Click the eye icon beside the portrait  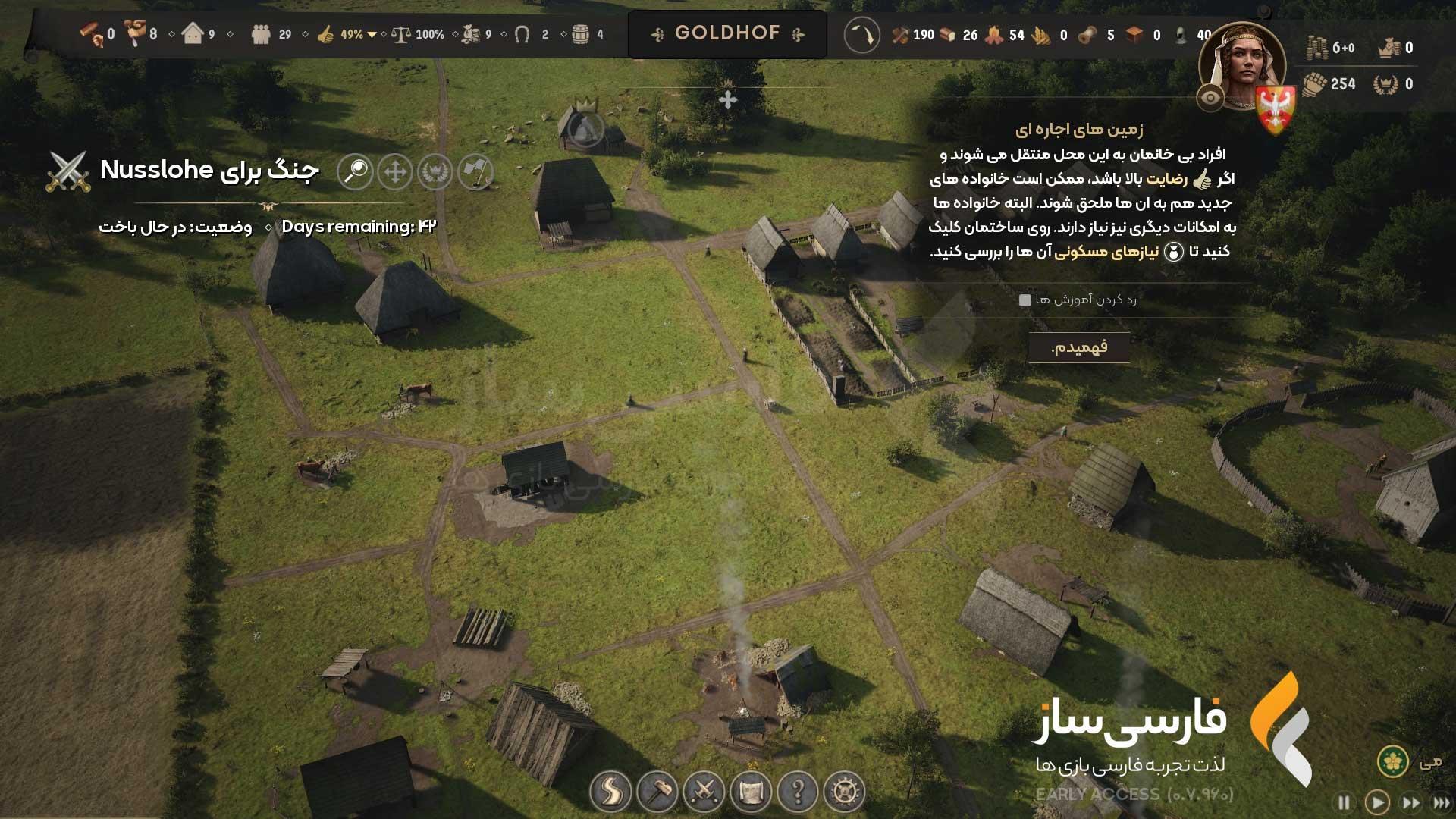tap(1210, 98)
